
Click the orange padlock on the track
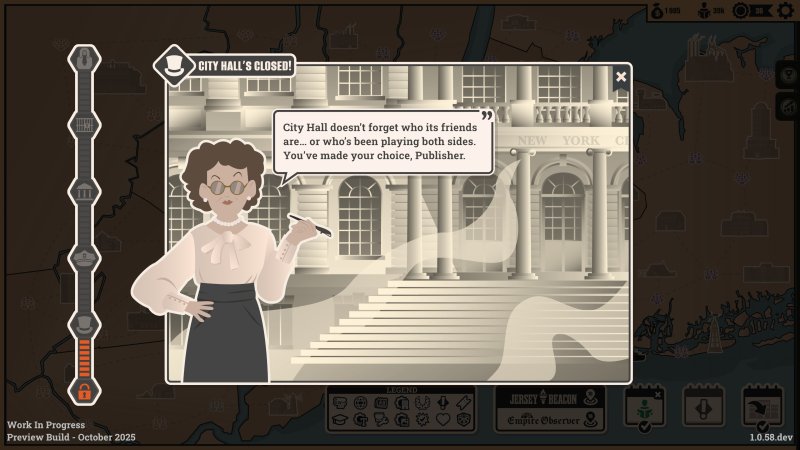[x=84, y=392]
